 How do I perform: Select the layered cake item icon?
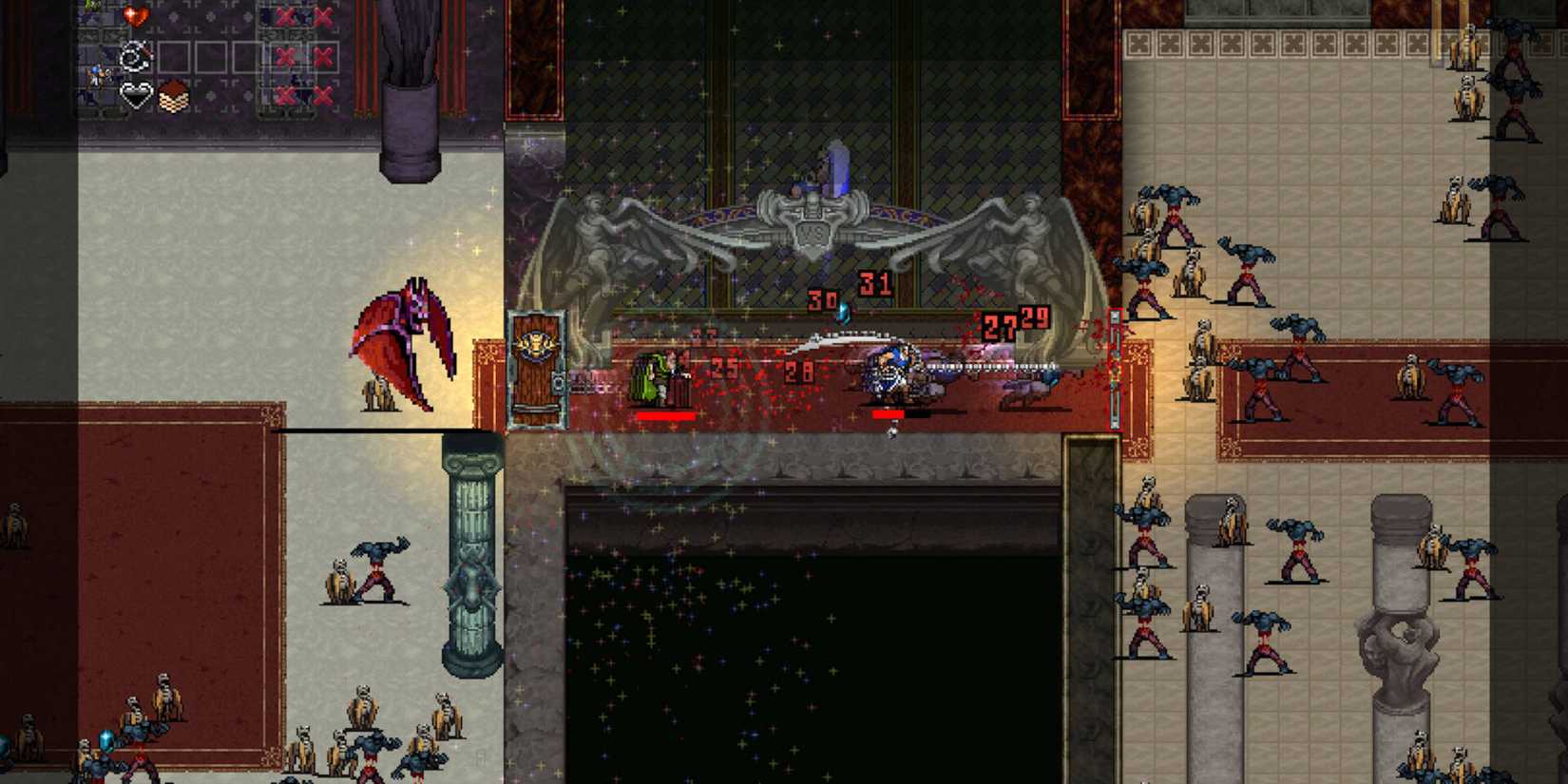pyautogui.click(x=174, y=96)
